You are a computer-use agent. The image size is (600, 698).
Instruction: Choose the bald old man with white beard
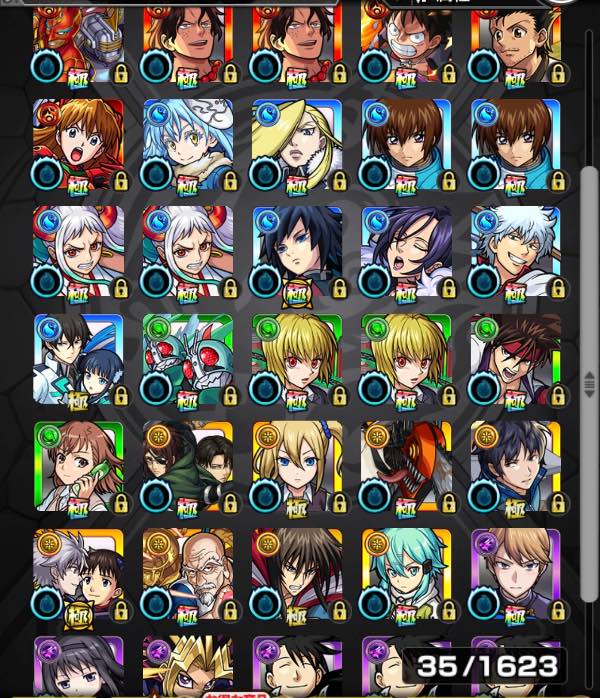(x=188, y=574)
